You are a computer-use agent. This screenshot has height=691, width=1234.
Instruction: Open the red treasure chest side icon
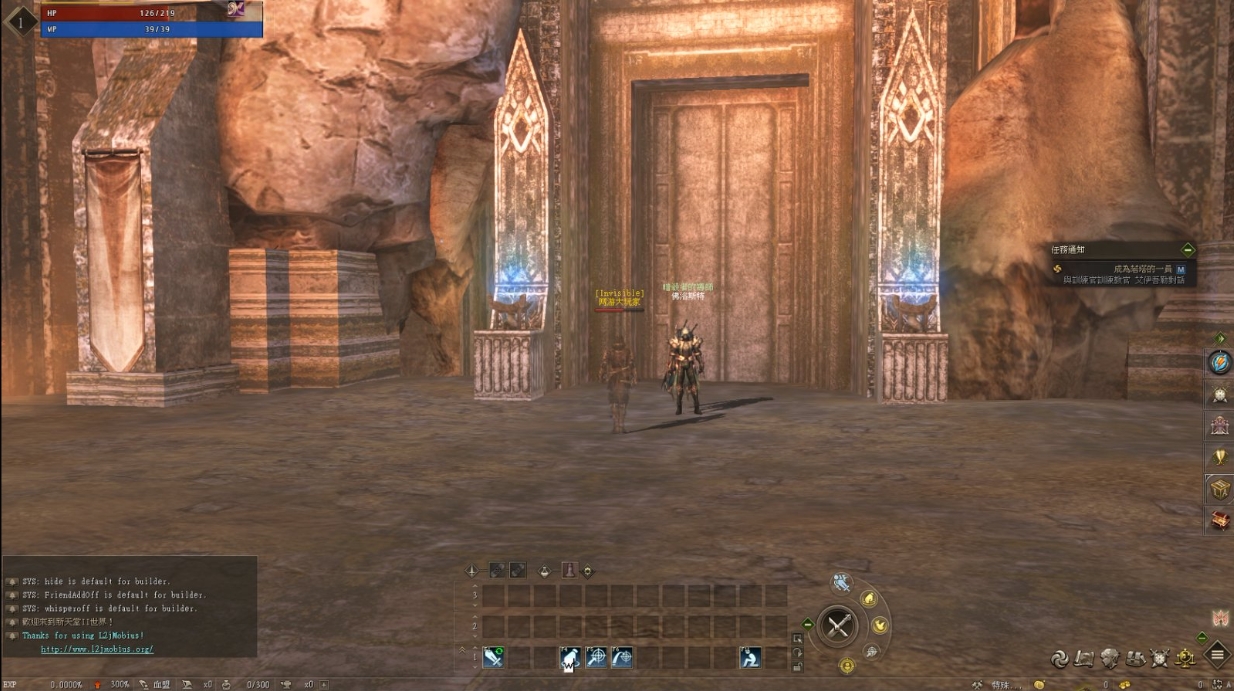[x=1220, y=520]
